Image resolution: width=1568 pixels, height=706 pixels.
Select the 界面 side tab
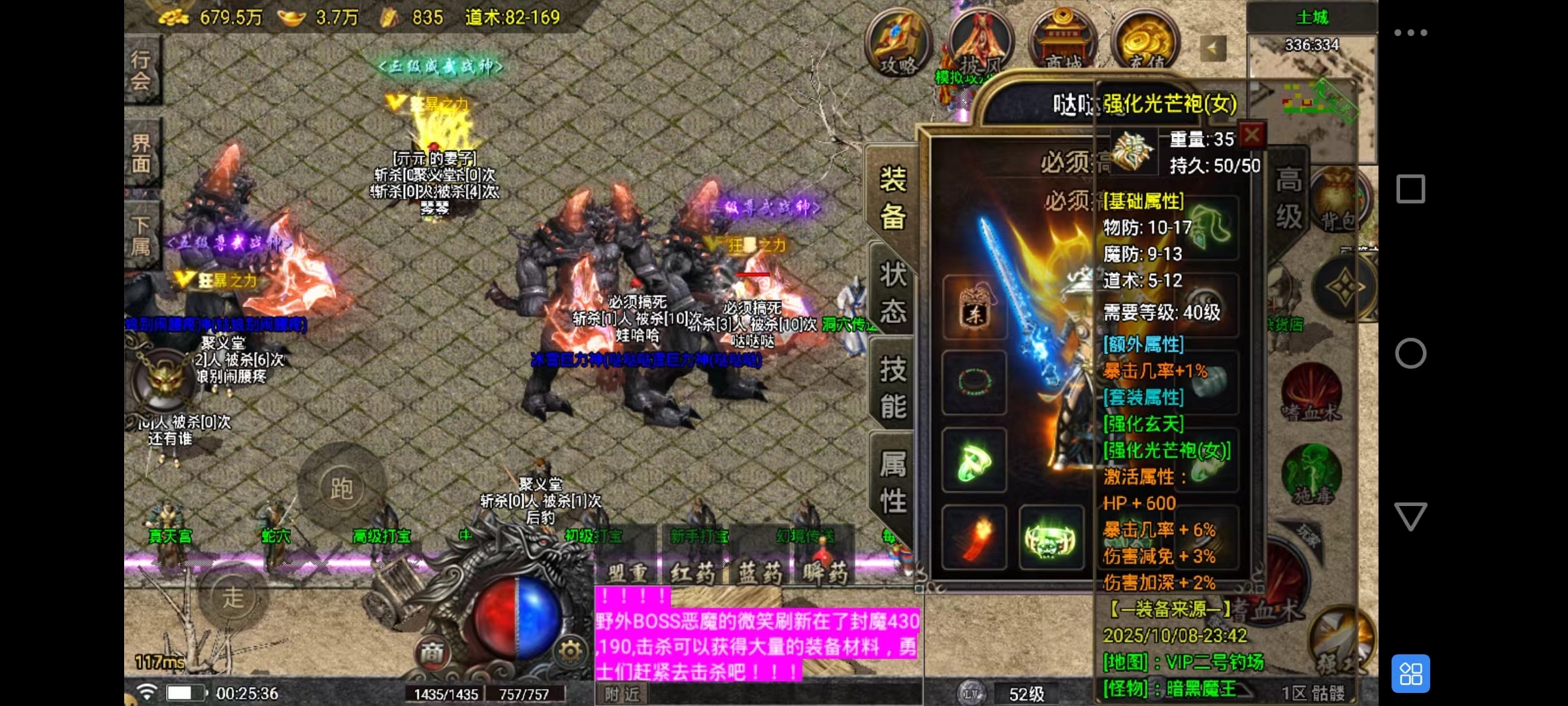141,154
